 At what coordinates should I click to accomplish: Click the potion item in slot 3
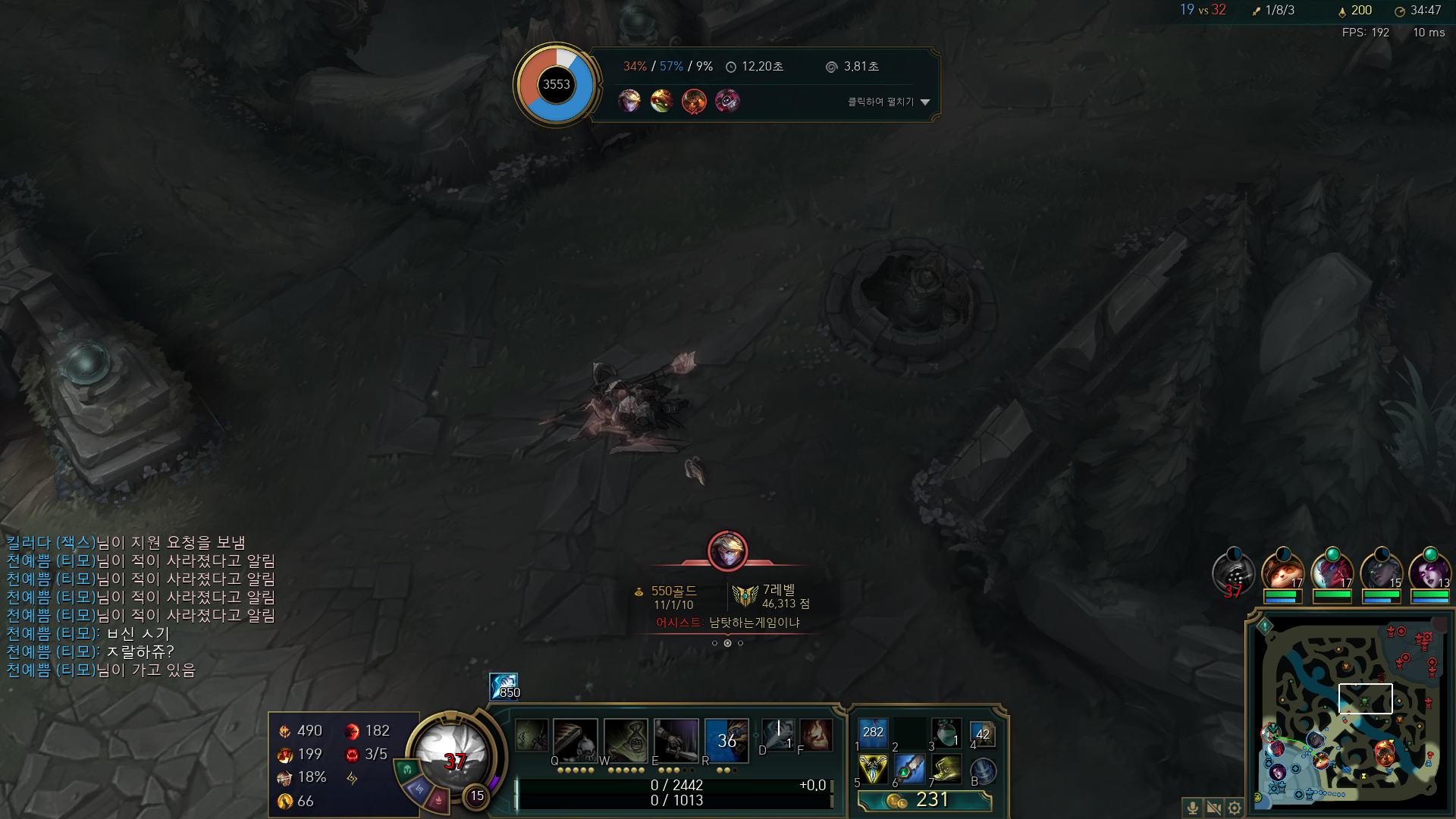[946, 733]
